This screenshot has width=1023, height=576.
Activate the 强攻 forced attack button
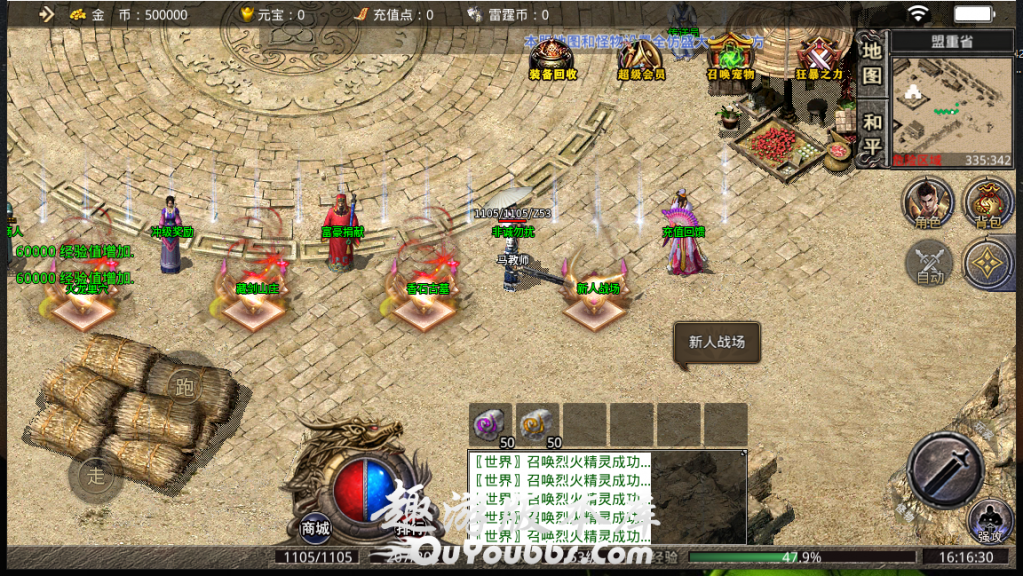[x=990, y=522]
